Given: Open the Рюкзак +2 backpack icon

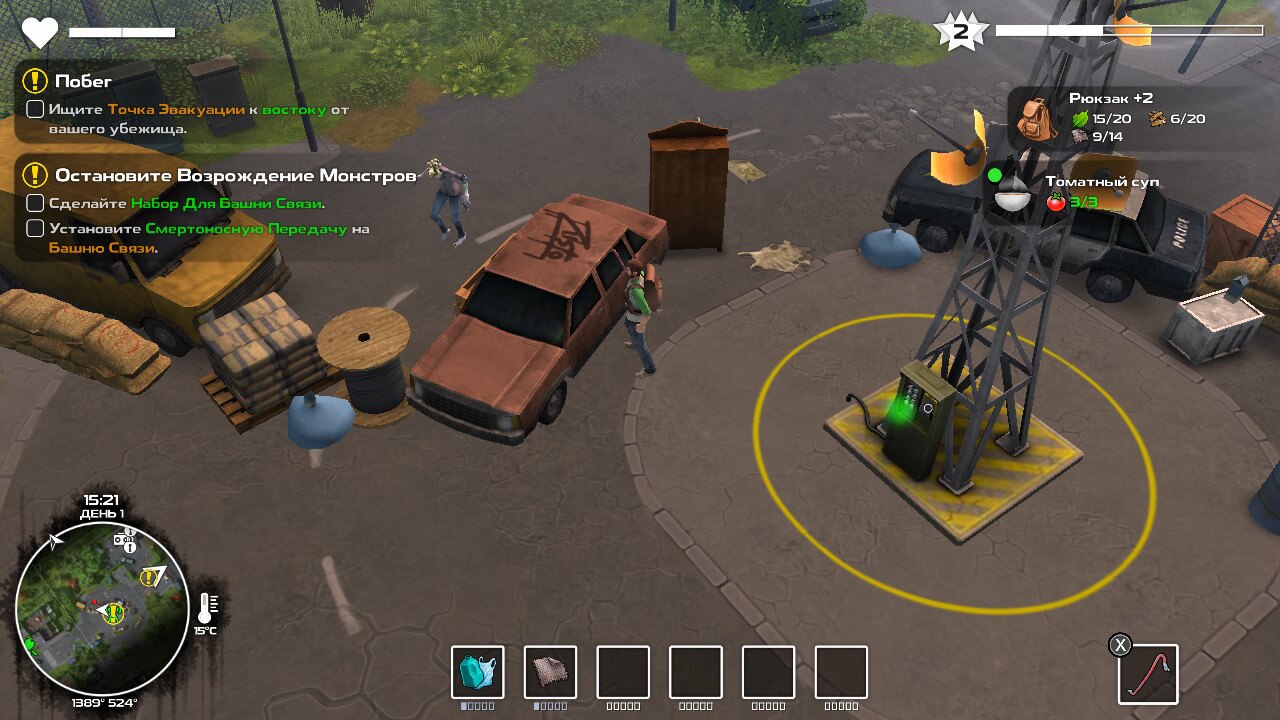Looking at the screenshot, I should point(1037,117).
